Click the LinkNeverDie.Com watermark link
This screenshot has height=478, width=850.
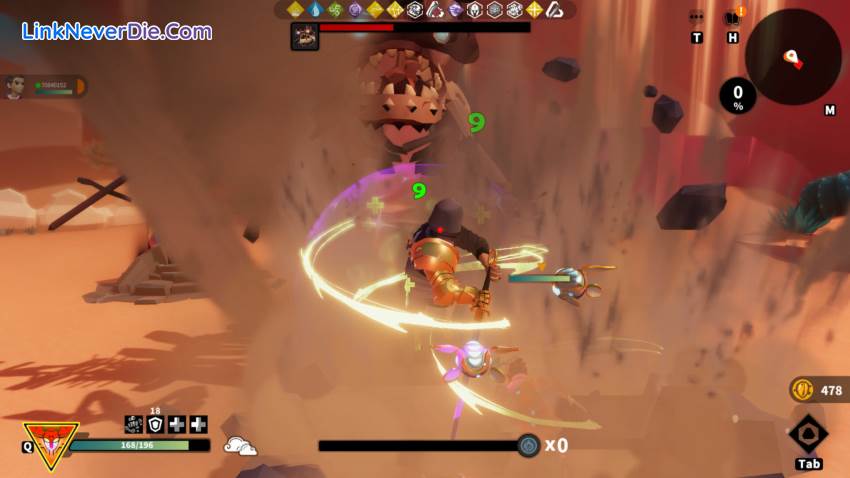[x=116, y=31]
